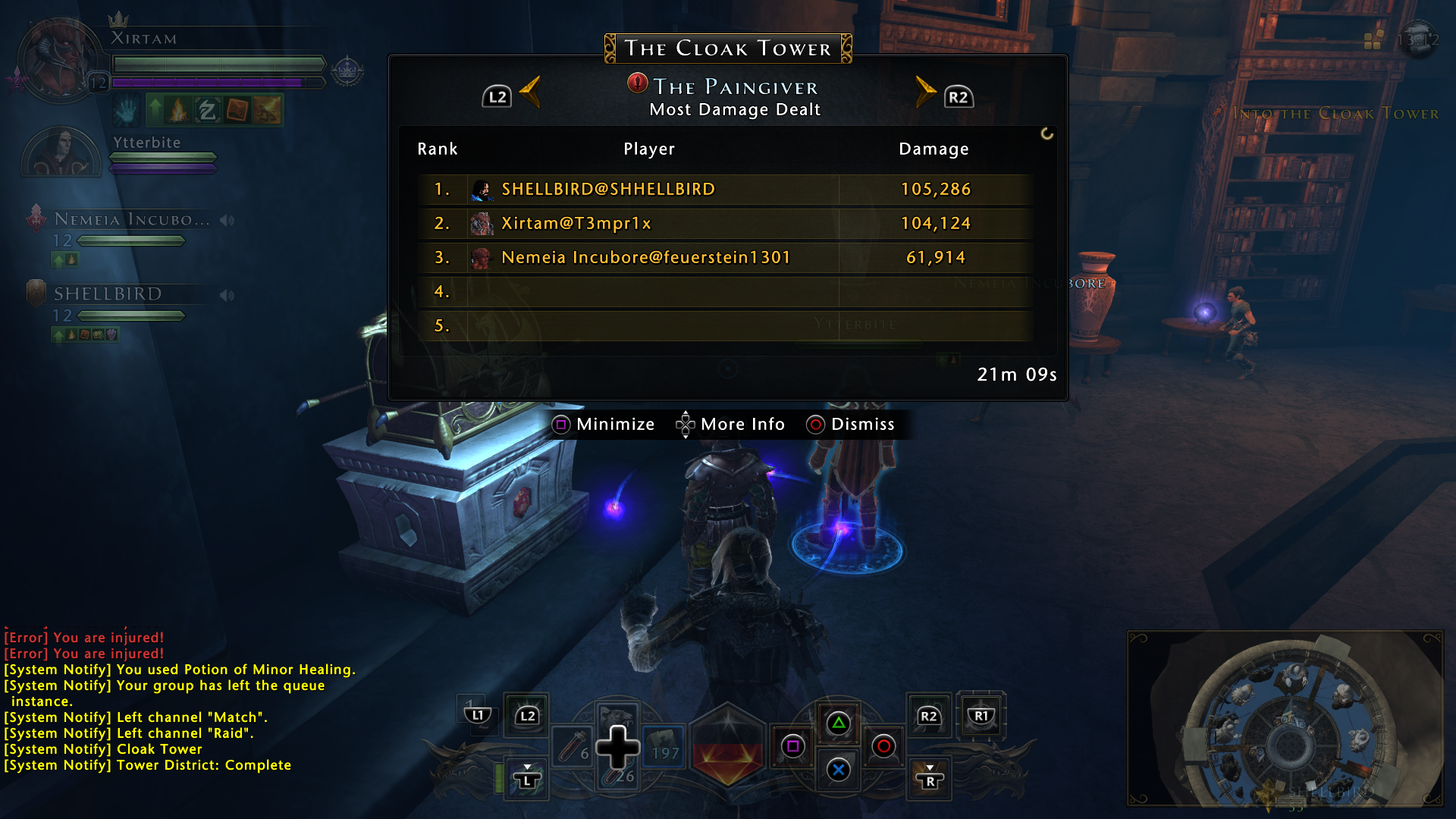The width and height of the screenshot is (1456, 819).
Task: Mute voice chat for Nemeia Incubore
Action: tap(227, 219)
